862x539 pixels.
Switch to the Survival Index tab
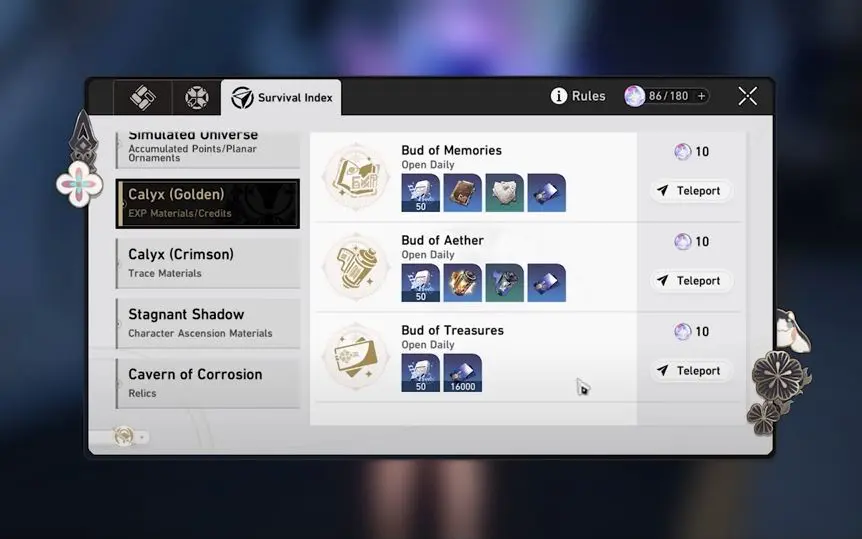(281, 98)
